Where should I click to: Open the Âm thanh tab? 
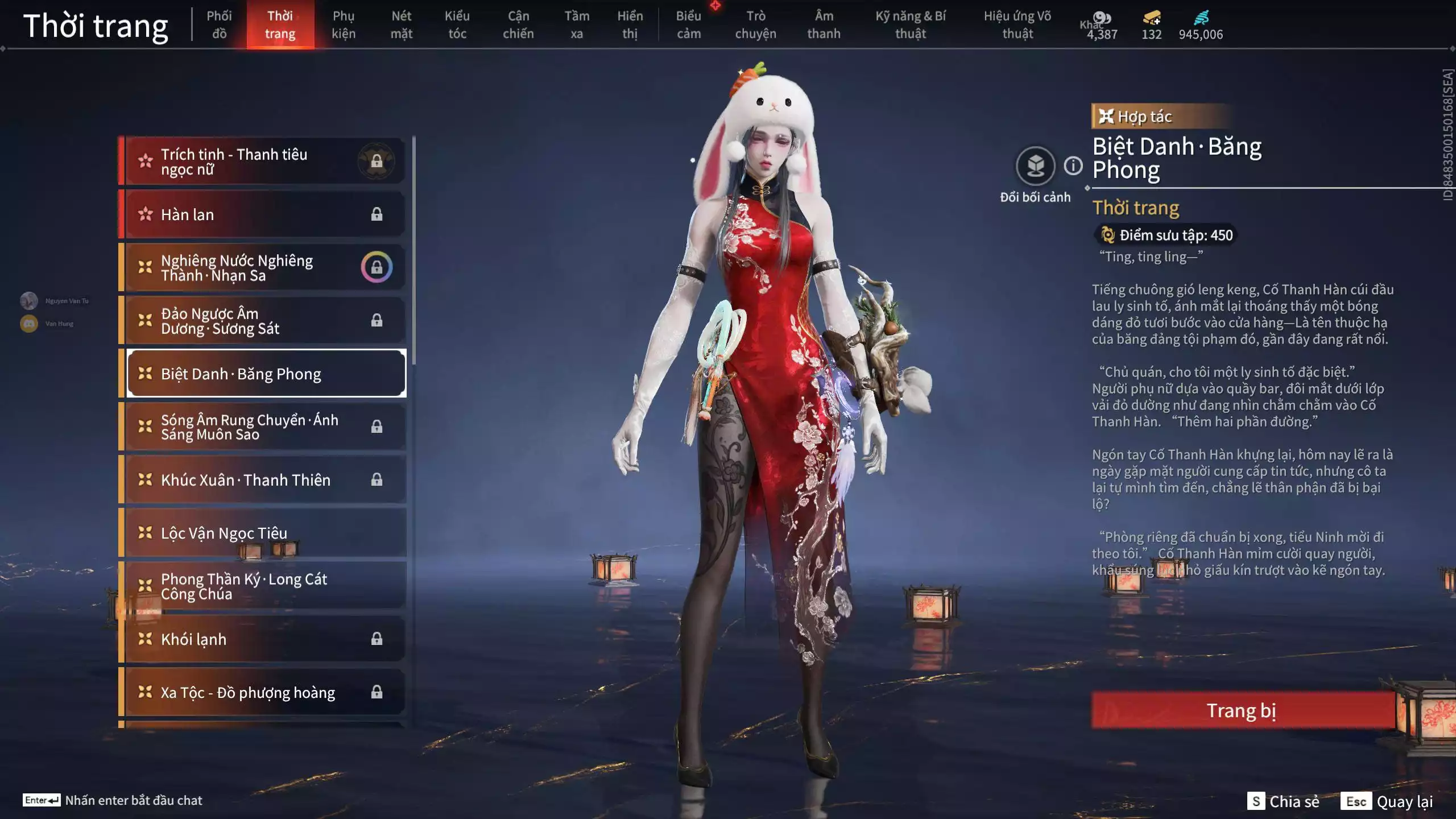(x=824, y=24)
